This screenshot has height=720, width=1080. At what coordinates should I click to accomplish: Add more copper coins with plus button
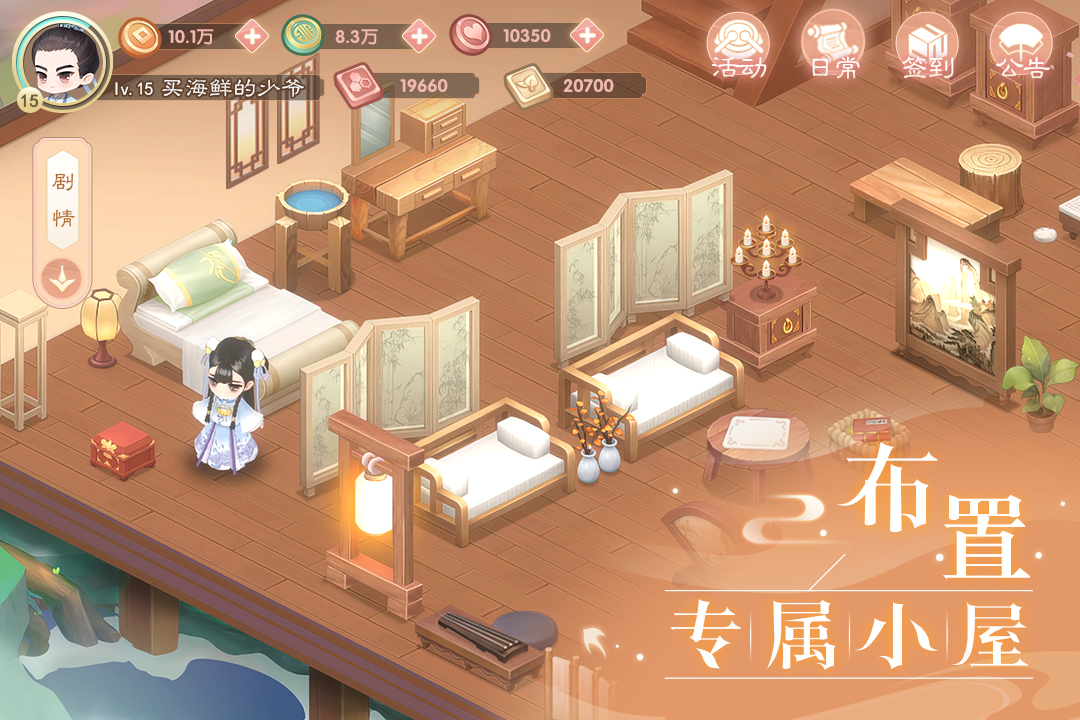tap(251, 37)
